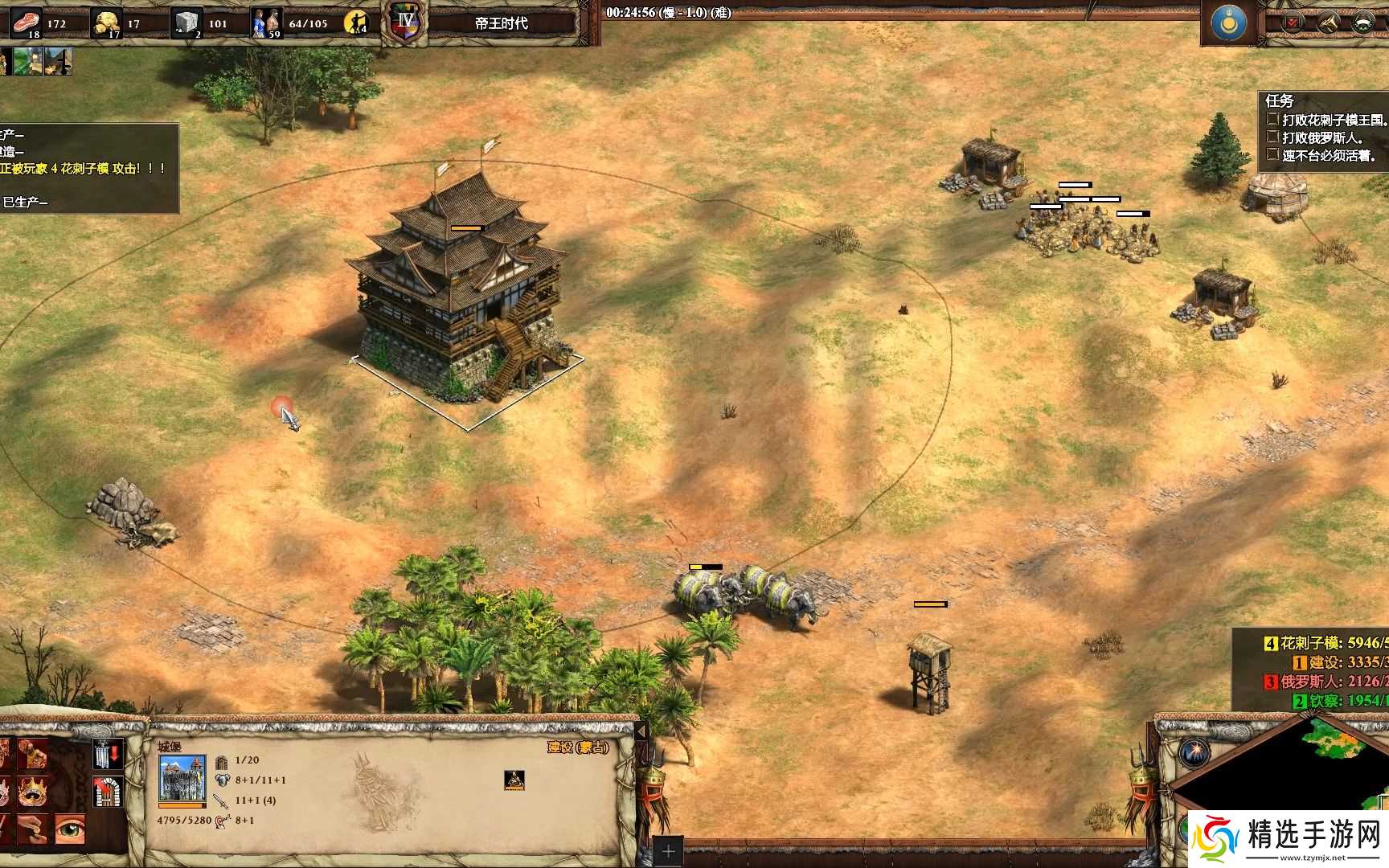1389x868 pixels.
Task: Open the horn-shaped diplomacy/chat button
Action: coord(1327,23)
